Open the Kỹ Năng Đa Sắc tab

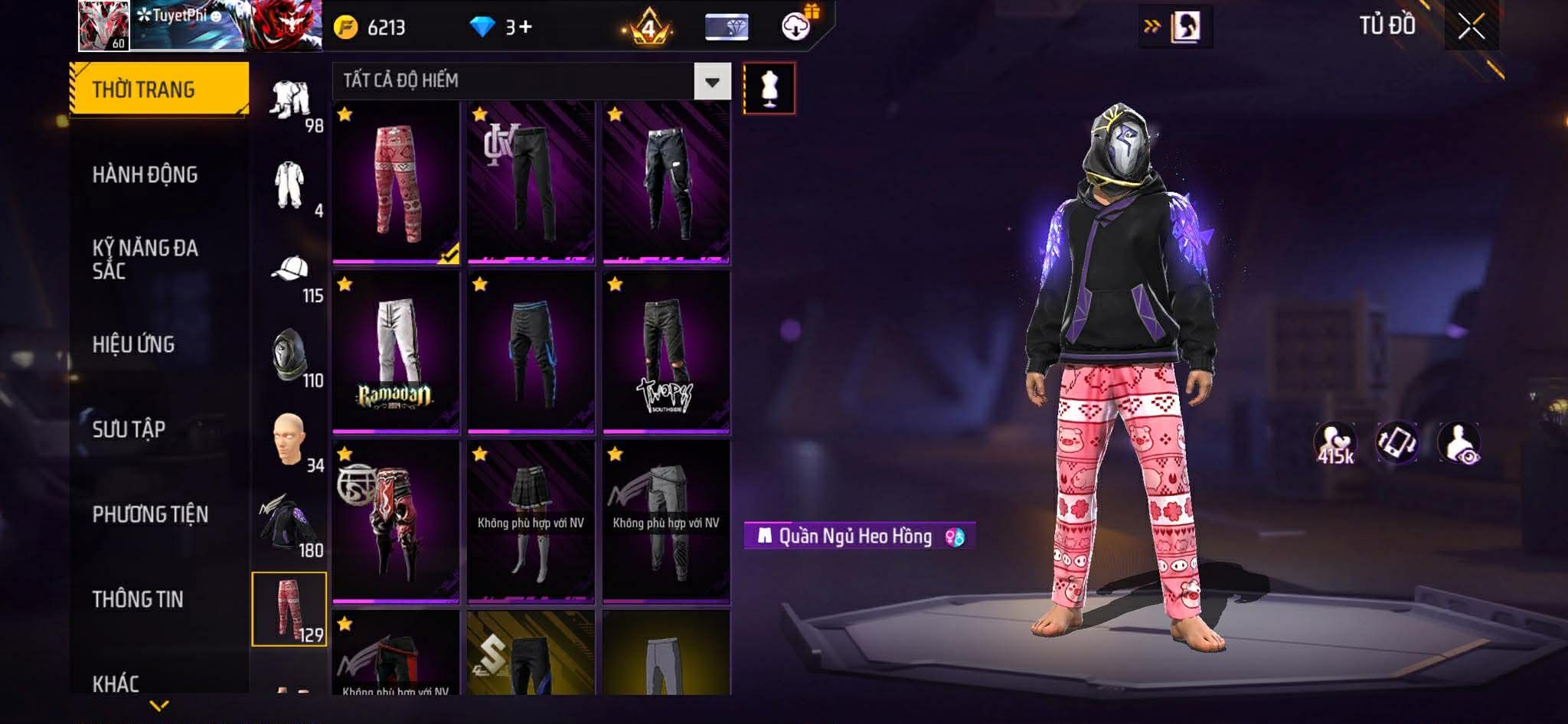click(145, 259)
